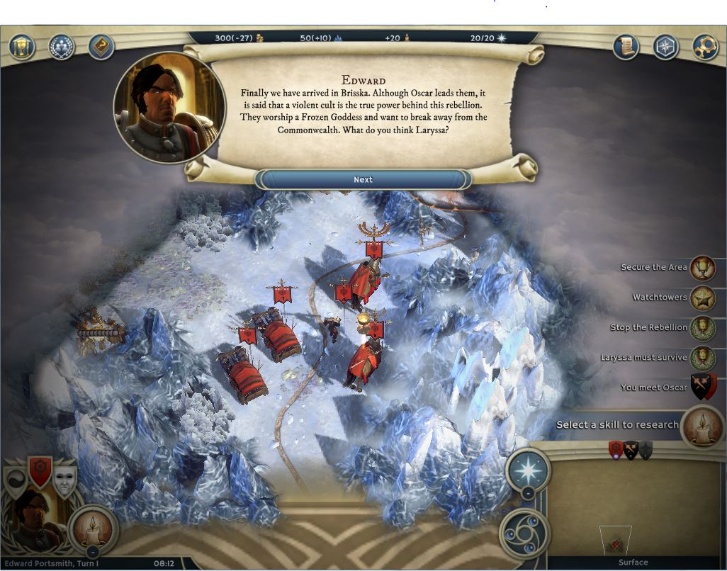Open the laurel wreath diplomacy icon

click(x=63, y=46)
